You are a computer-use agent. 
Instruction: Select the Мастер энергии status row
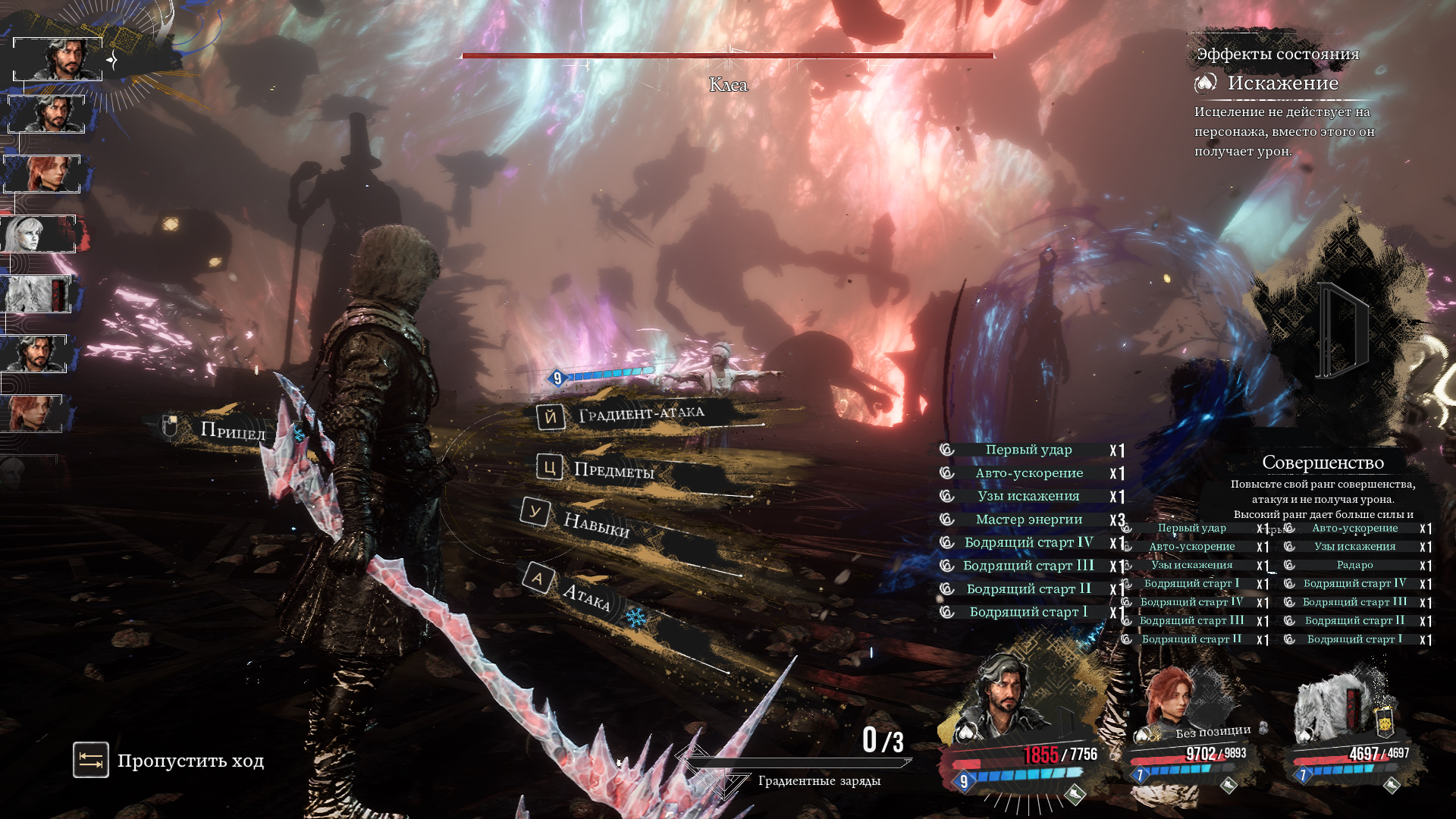click(1028, 519)
